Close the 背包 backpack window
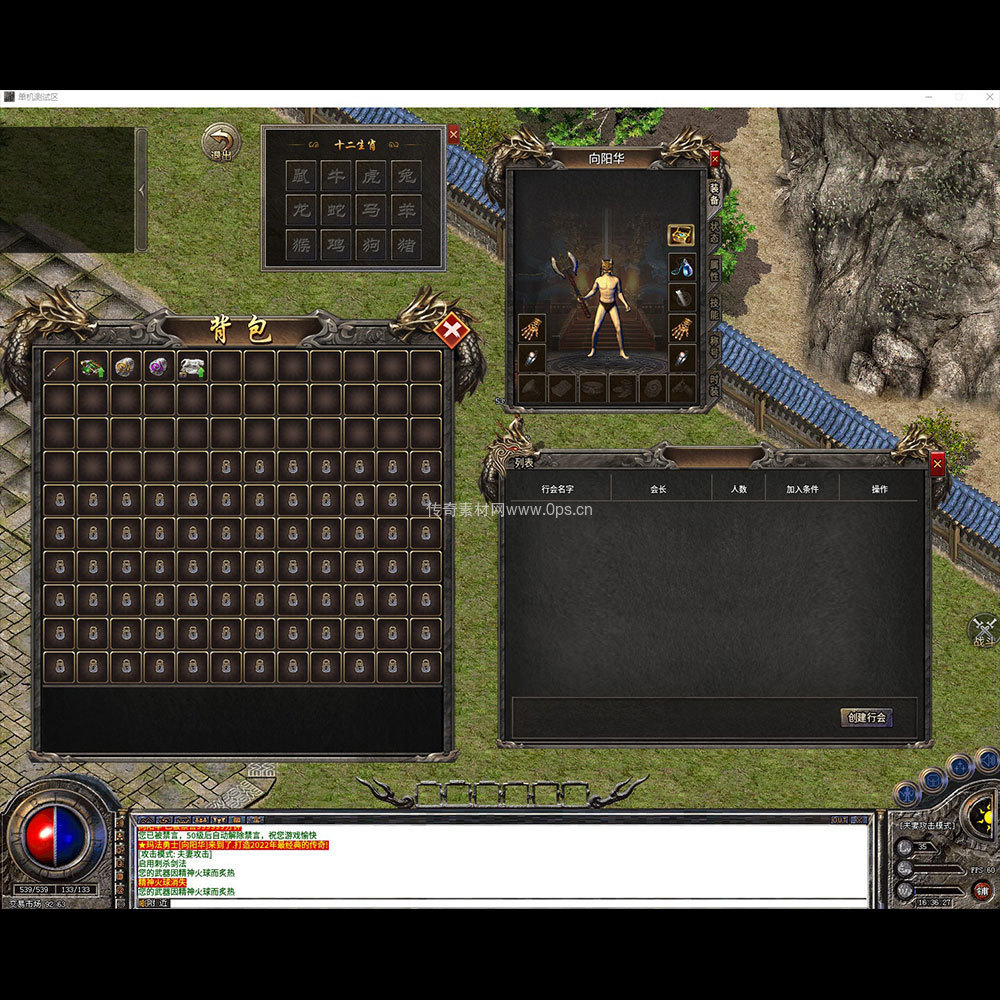Screen dimensions: 1000x1000 coord(453,329)
